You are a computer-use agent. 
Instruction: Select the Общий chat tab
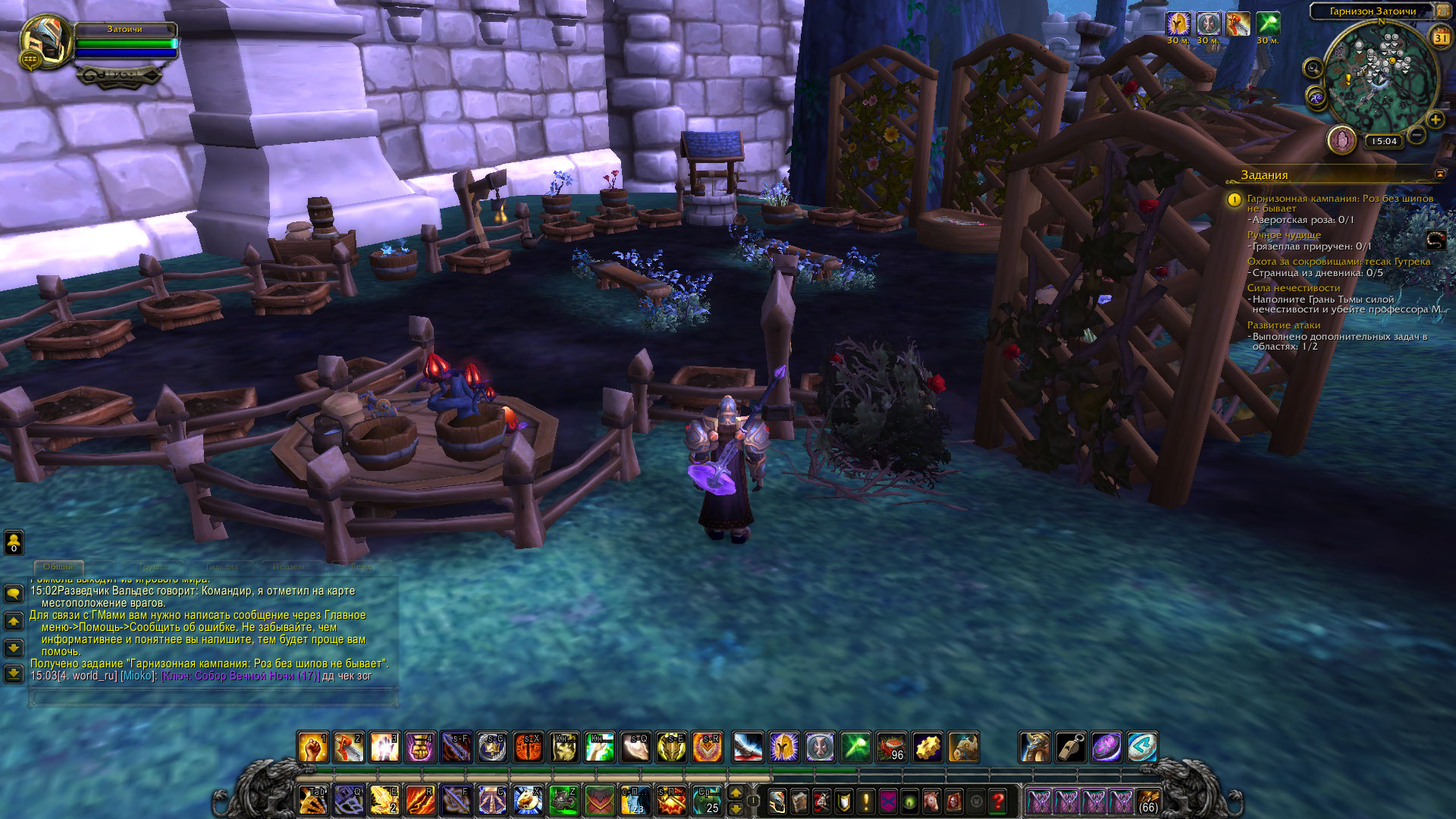click(58, 566)
